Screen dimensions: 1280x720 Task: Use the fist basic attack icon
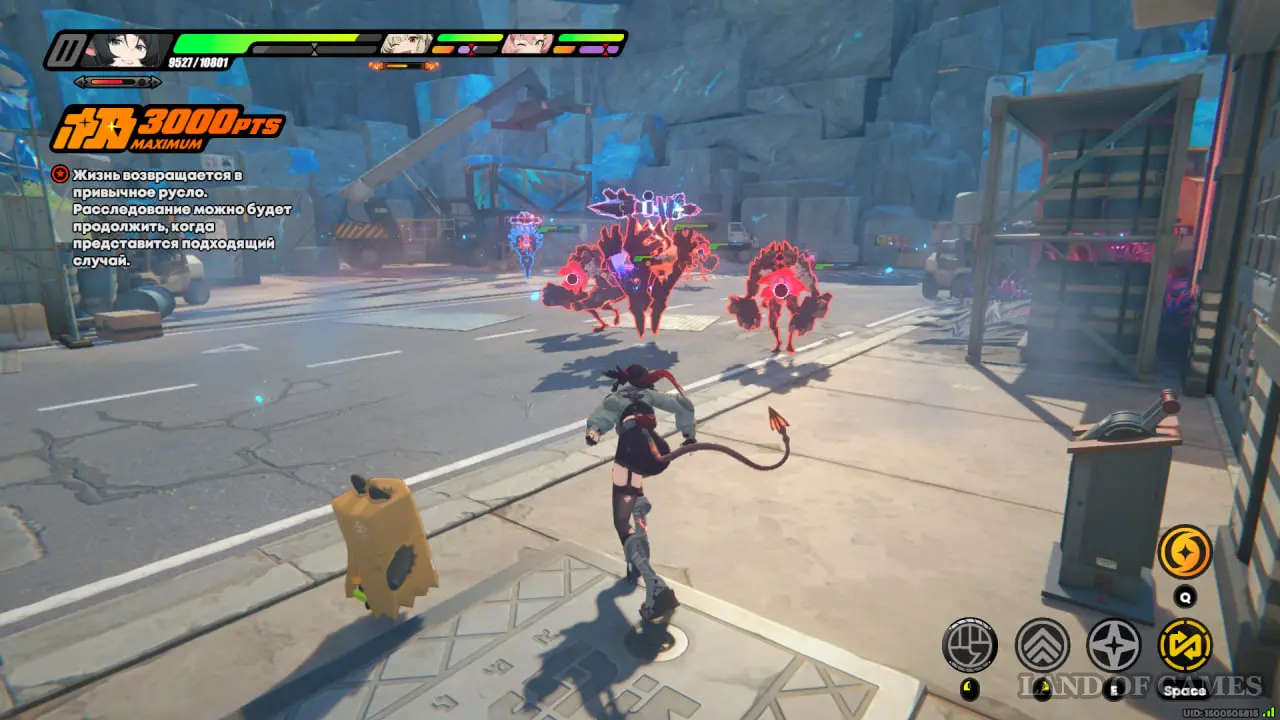(970, 644)
